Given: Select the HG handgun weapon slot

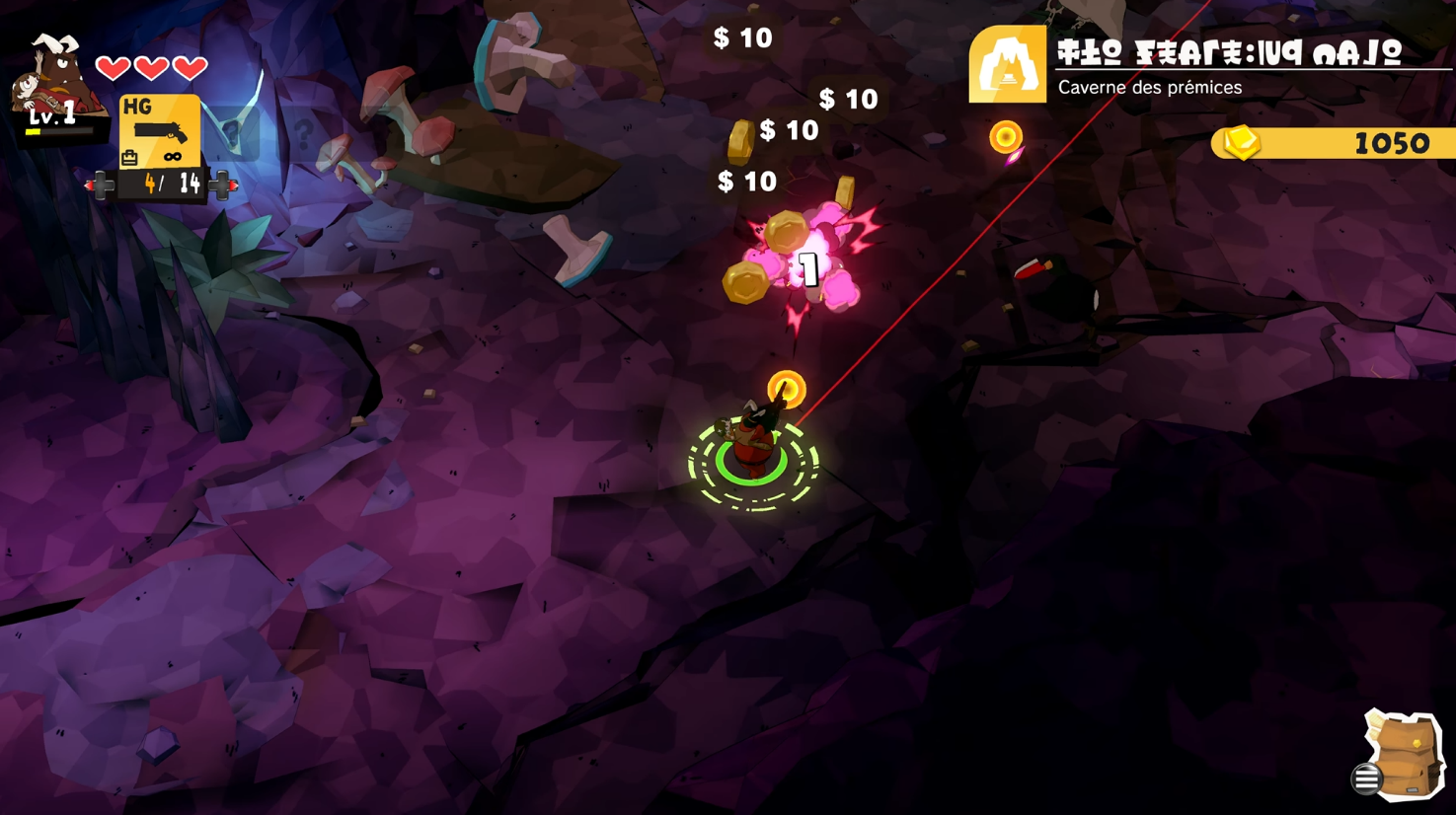Looking at the screenshot, I should [x=159, y=131].
